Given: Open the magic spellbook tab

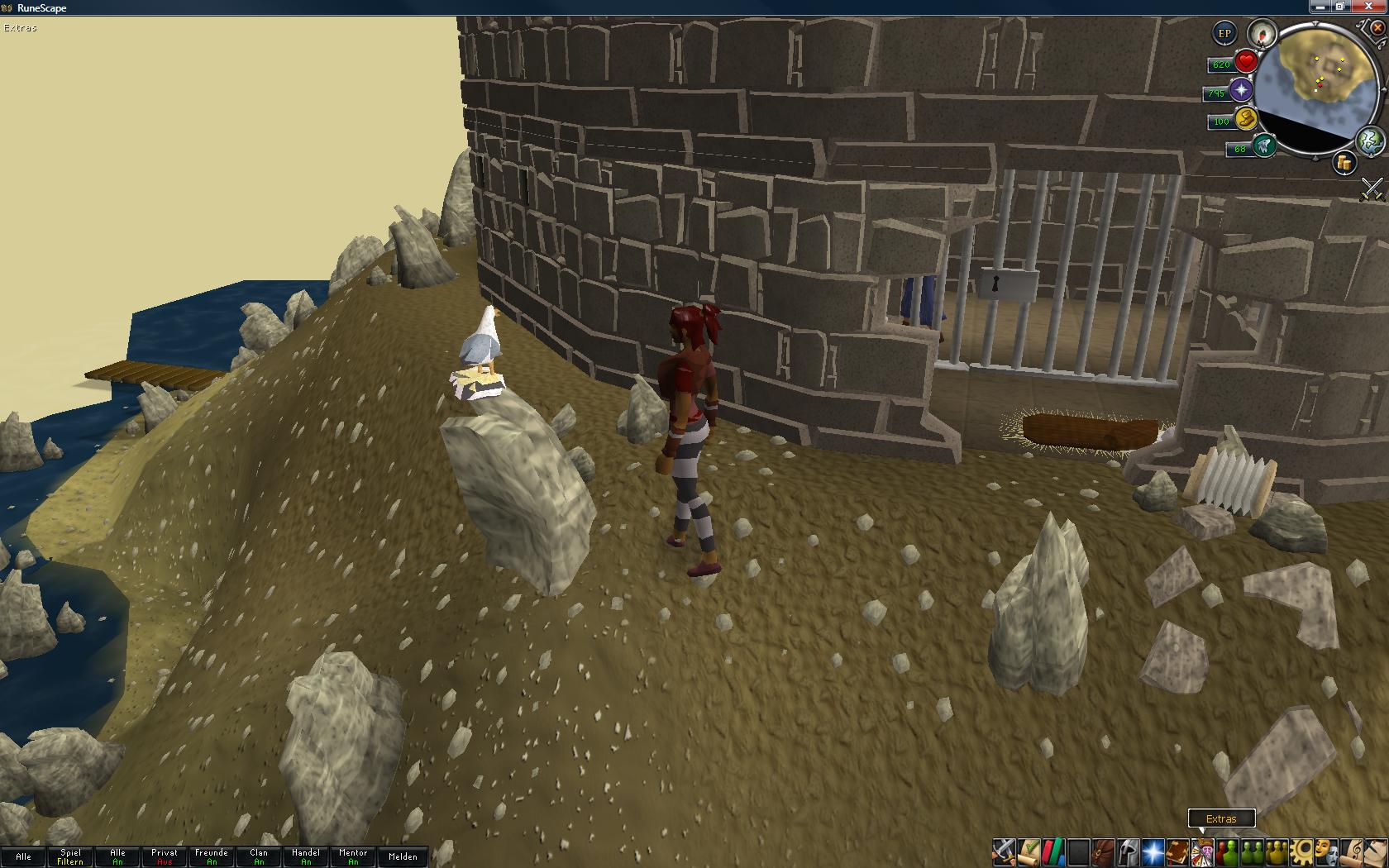Looking at the screenshot, I should coord(1177,851).
